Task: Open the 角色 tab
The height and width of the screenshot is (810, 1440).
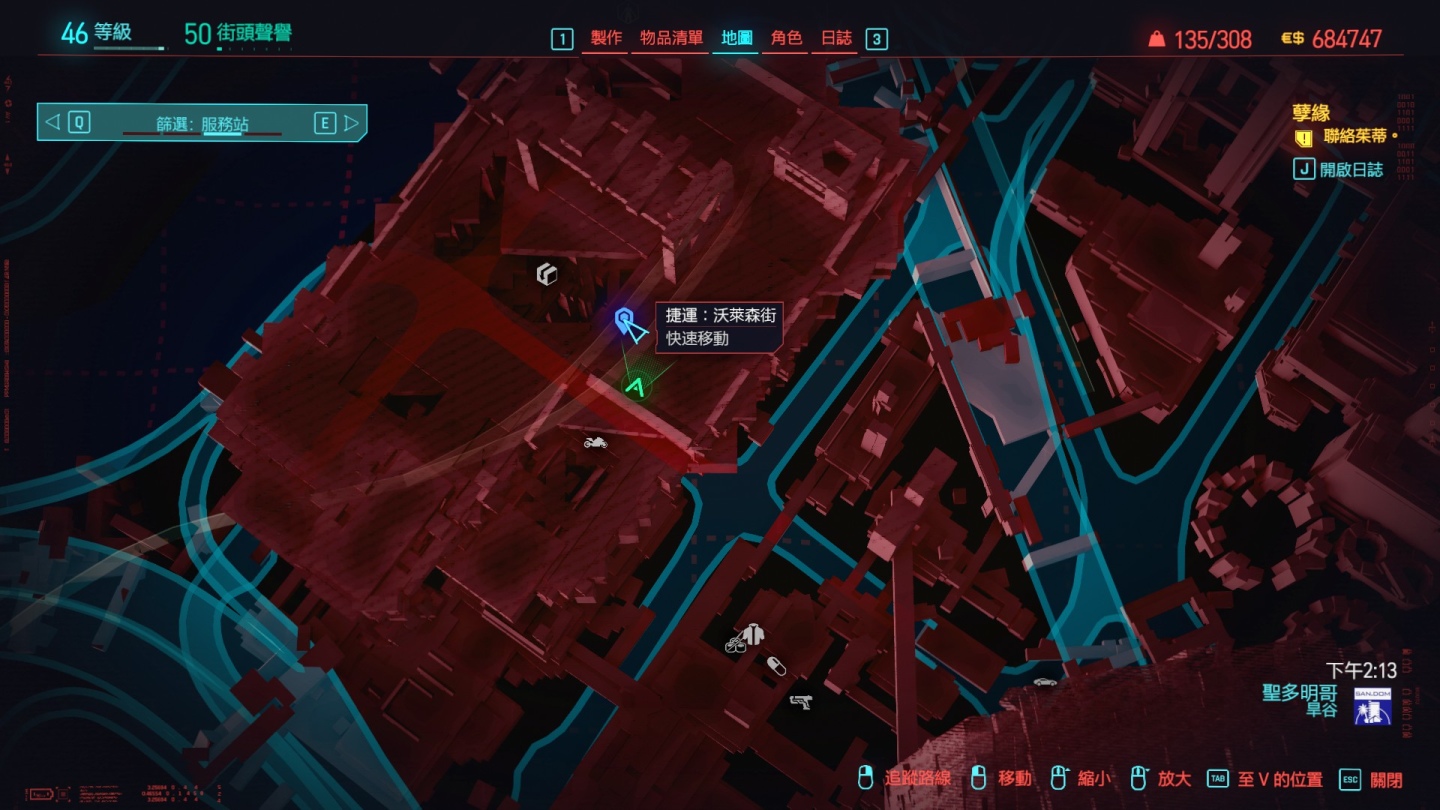Action: point(785,38)
